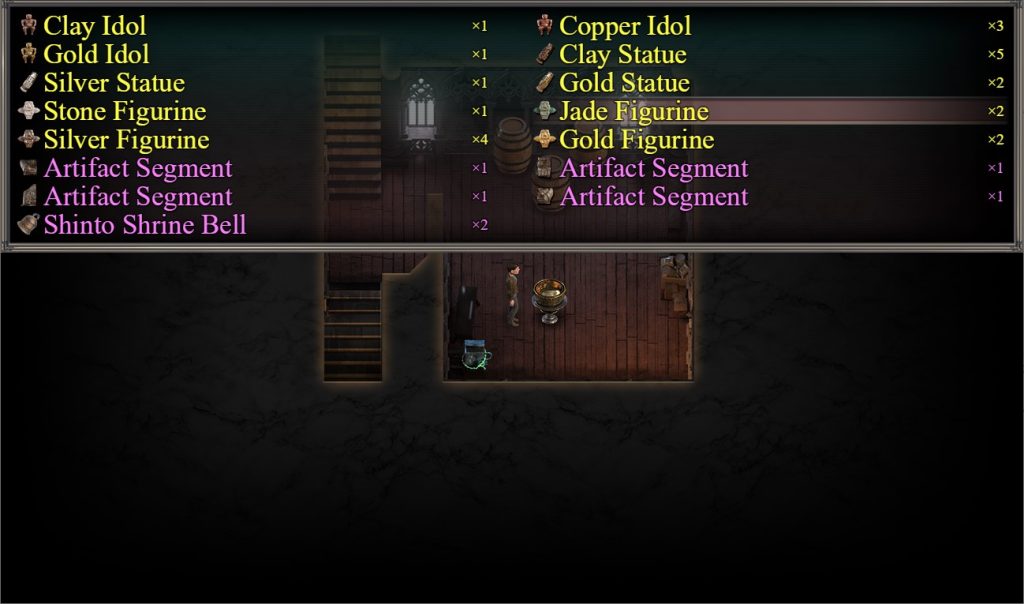The width and height of the screenshot is (1024, 604).
Task: Select the Clay Idol entry
Action: coord(94,26)
